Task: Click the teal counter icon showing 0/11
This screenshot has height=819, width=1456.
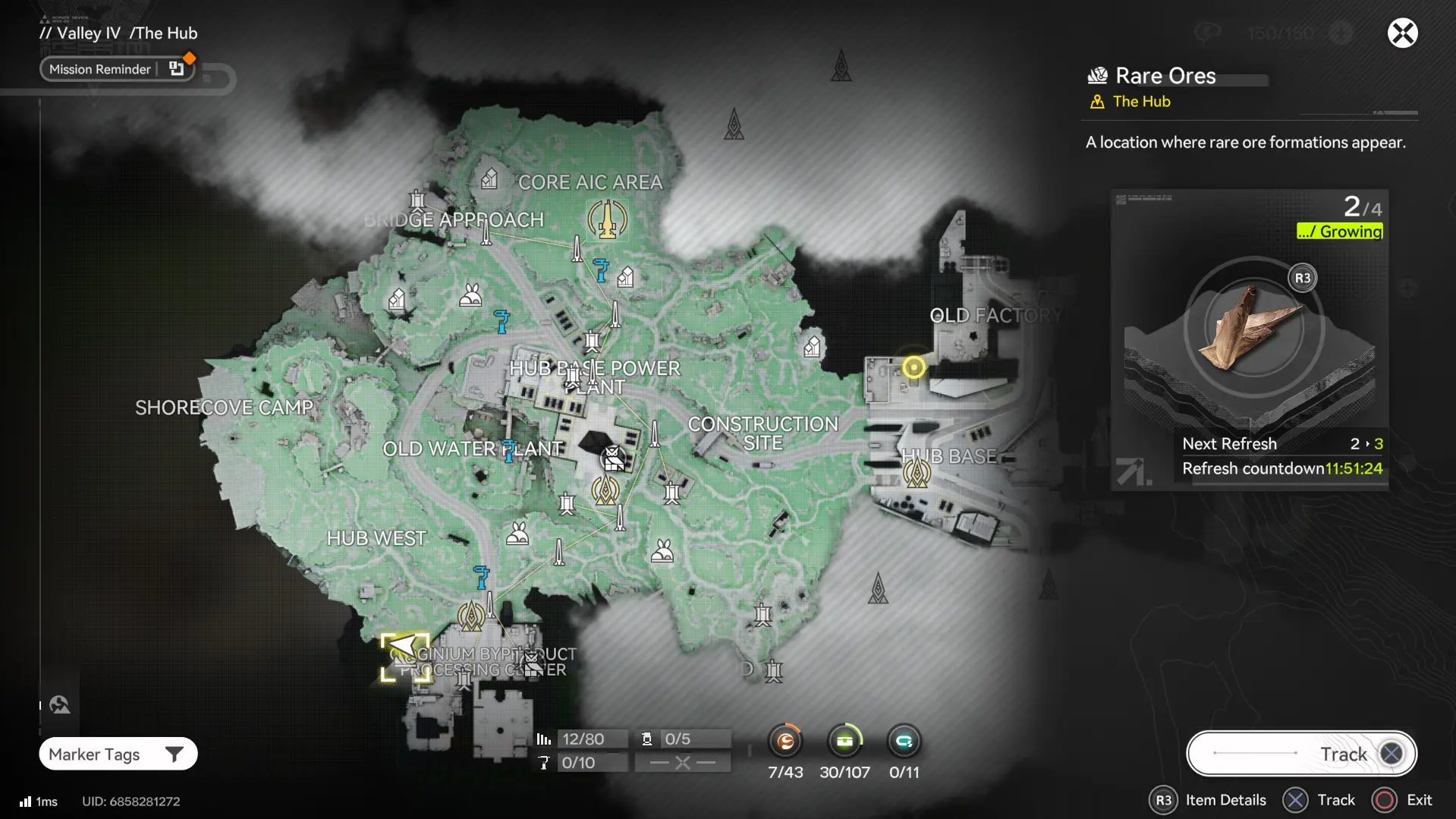Action: [x=904, y=741]
